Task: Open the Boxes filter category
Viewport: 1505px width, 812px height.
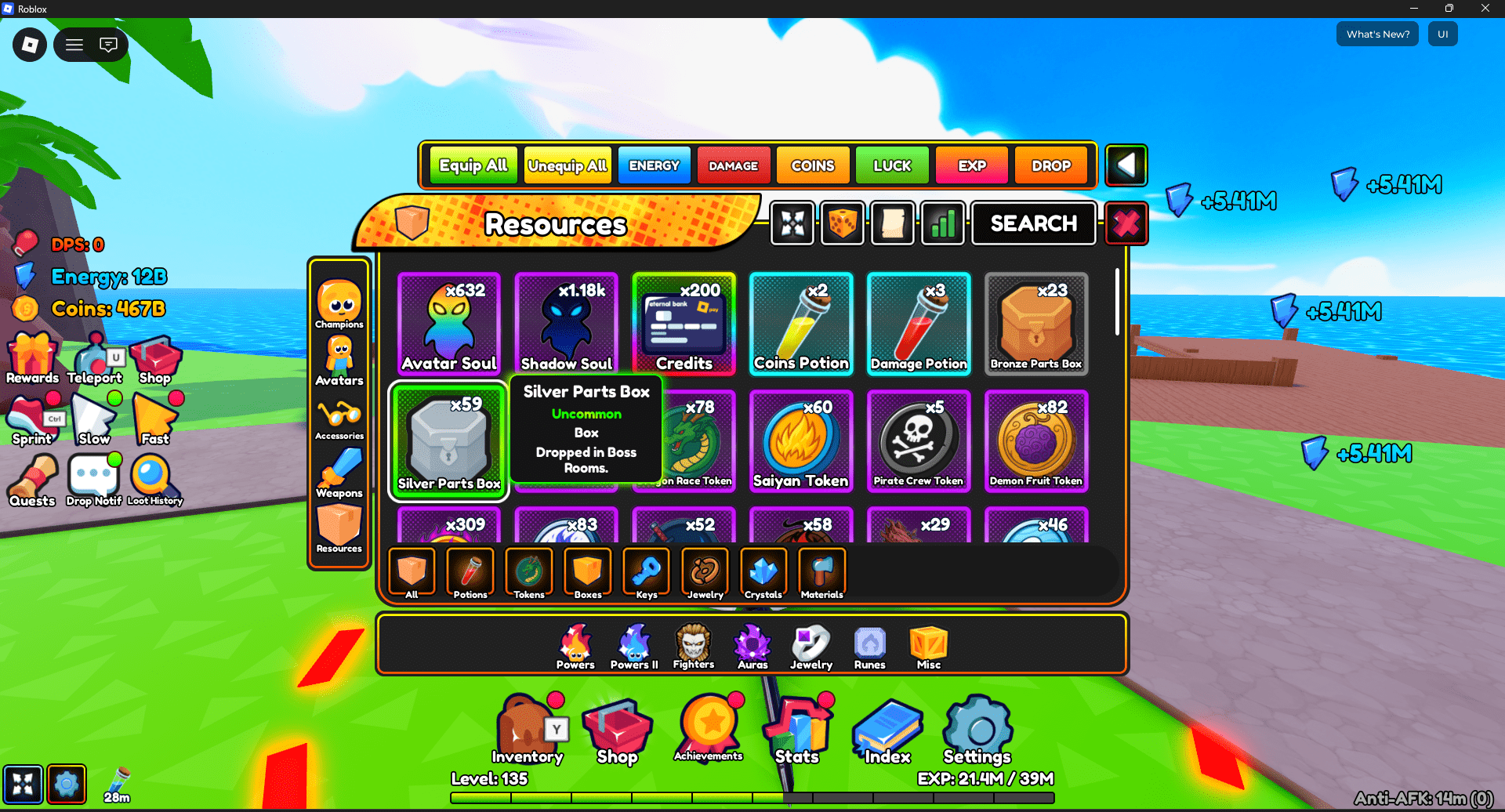Action: point(588,573)
